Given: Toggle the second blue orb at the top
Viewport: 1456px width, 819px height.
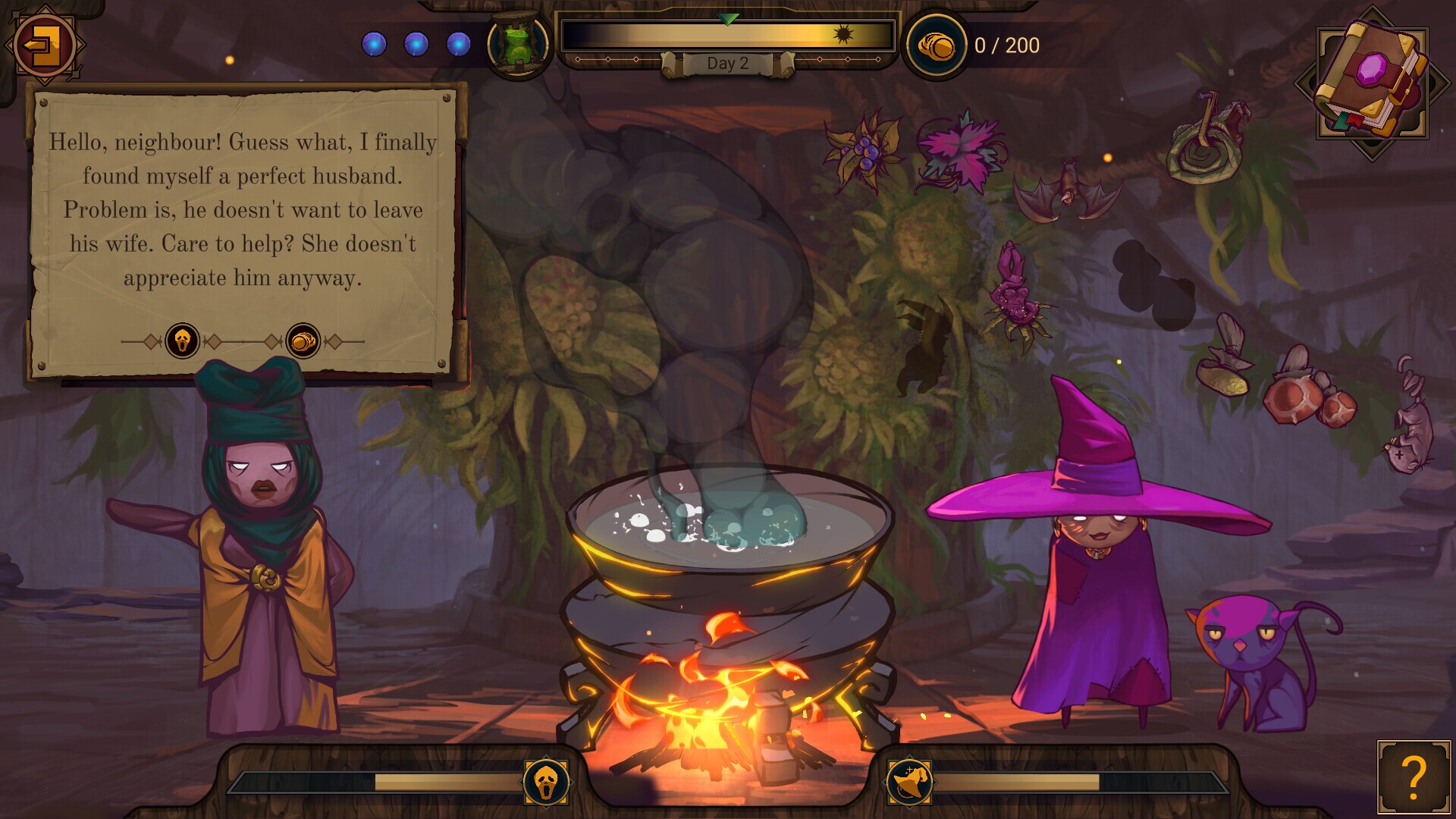Looking at the screenshot, I should coord(416,44).
